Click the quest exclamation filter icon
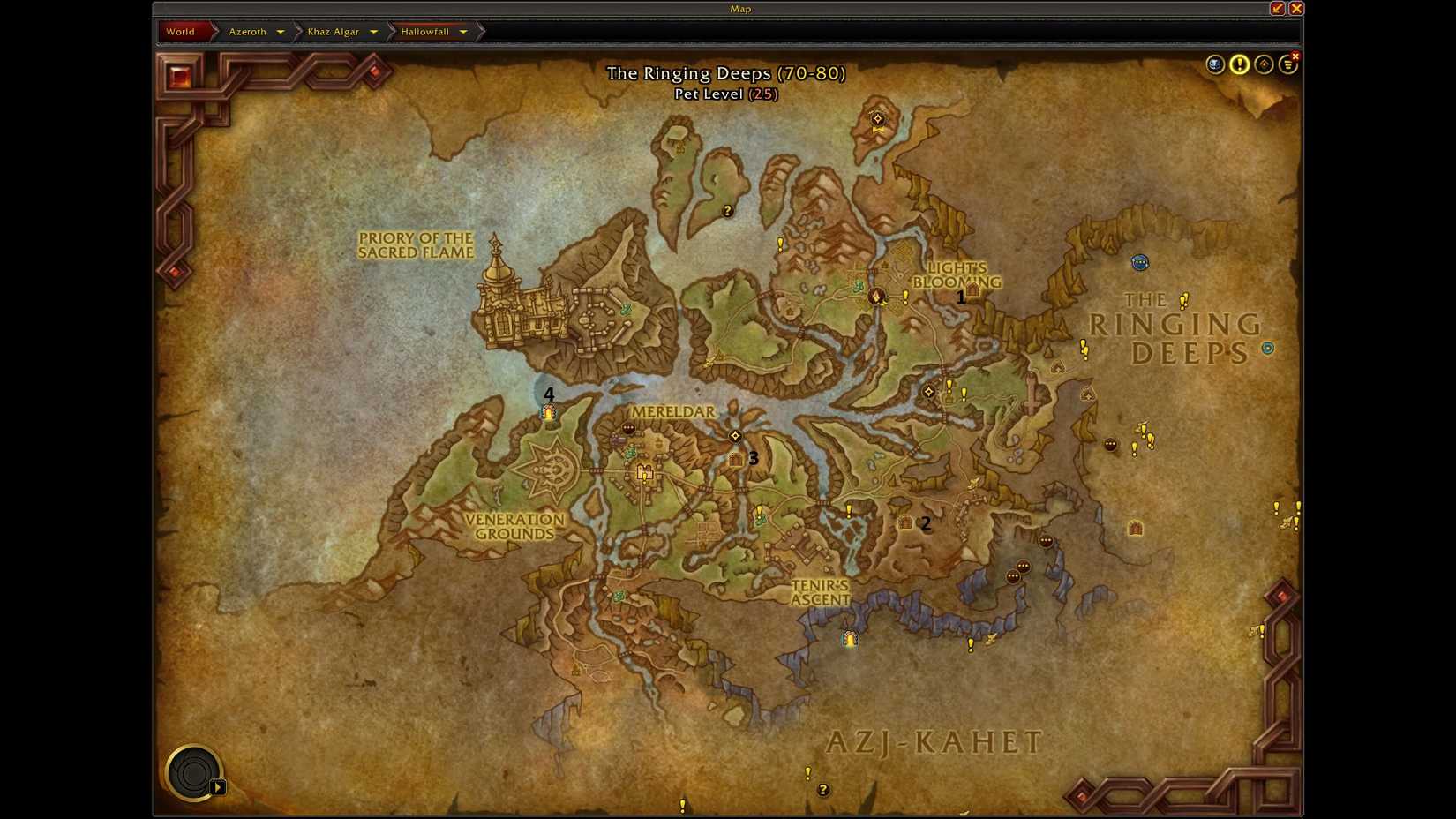Image resolution: width=1456 pixels, height=819 pixels. click(x=1240, y=64)
